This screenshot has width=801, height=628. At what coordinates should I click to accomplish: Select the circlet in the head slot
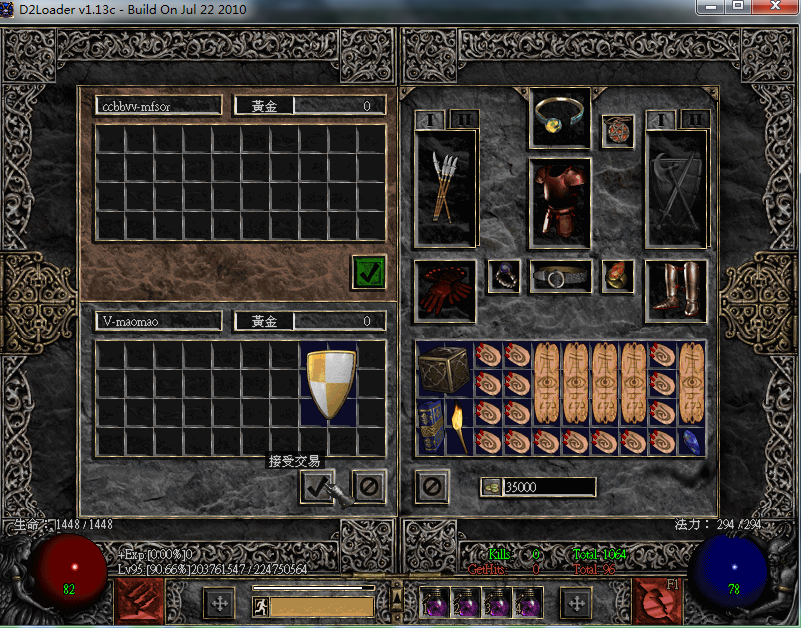click(x=560, y=115)
